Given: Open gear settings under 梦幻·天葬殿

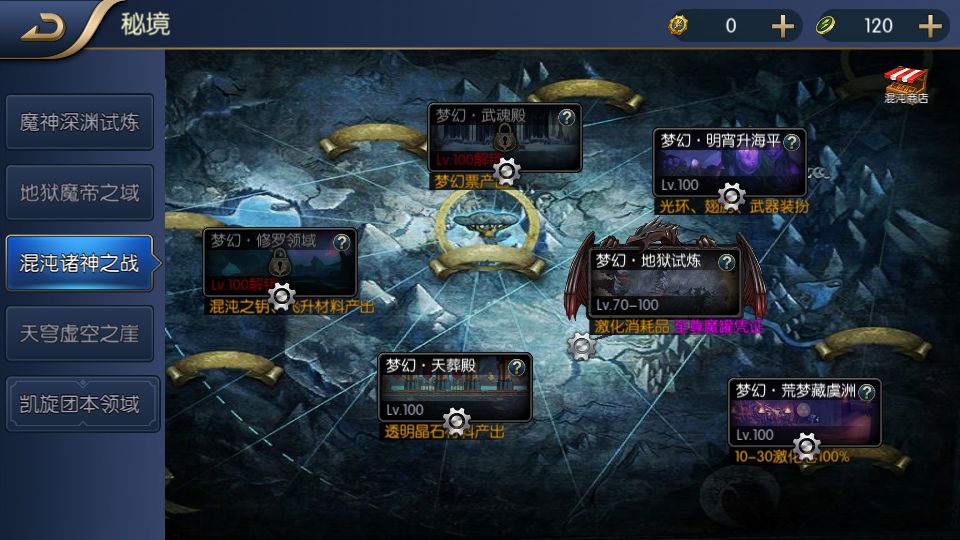Looking at the screenshot, I should [x=457, y=419].
